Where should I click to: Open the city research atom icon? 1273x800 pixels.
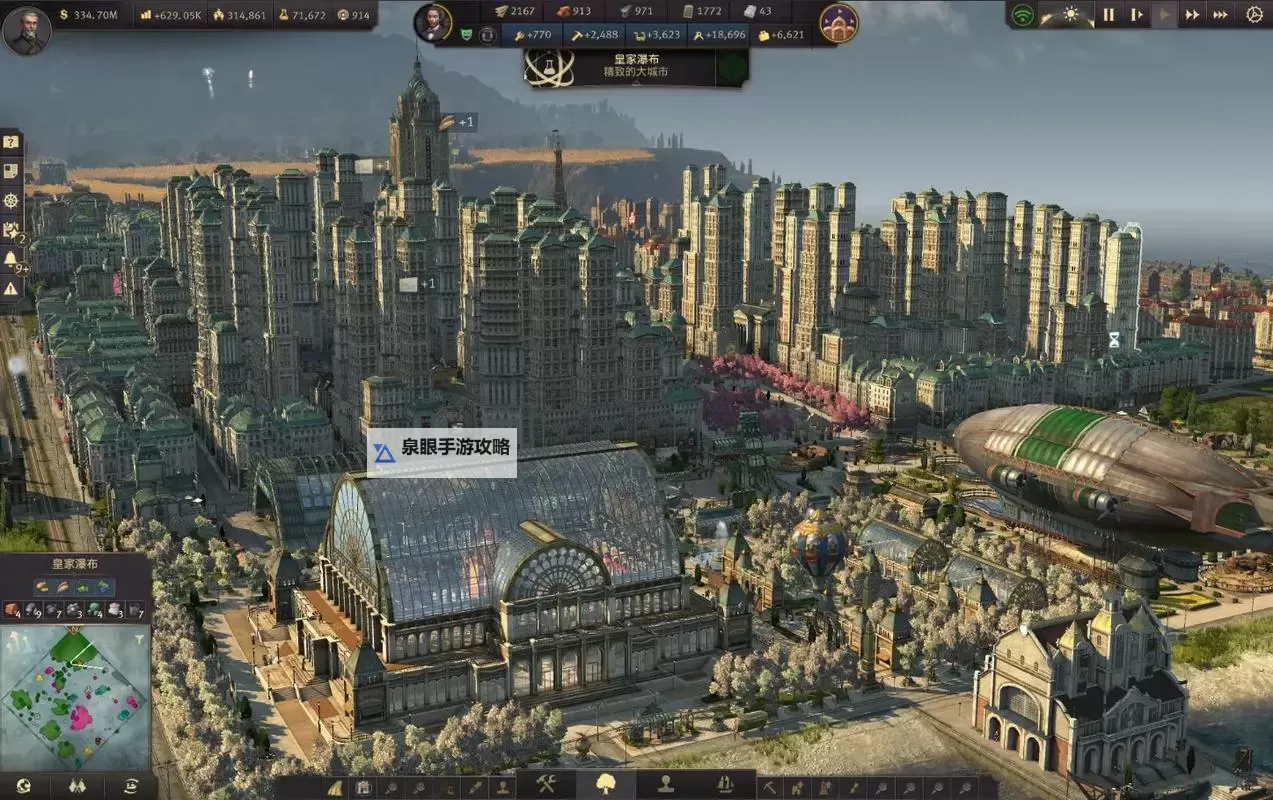pyautogui.click(x=550, y=67)
